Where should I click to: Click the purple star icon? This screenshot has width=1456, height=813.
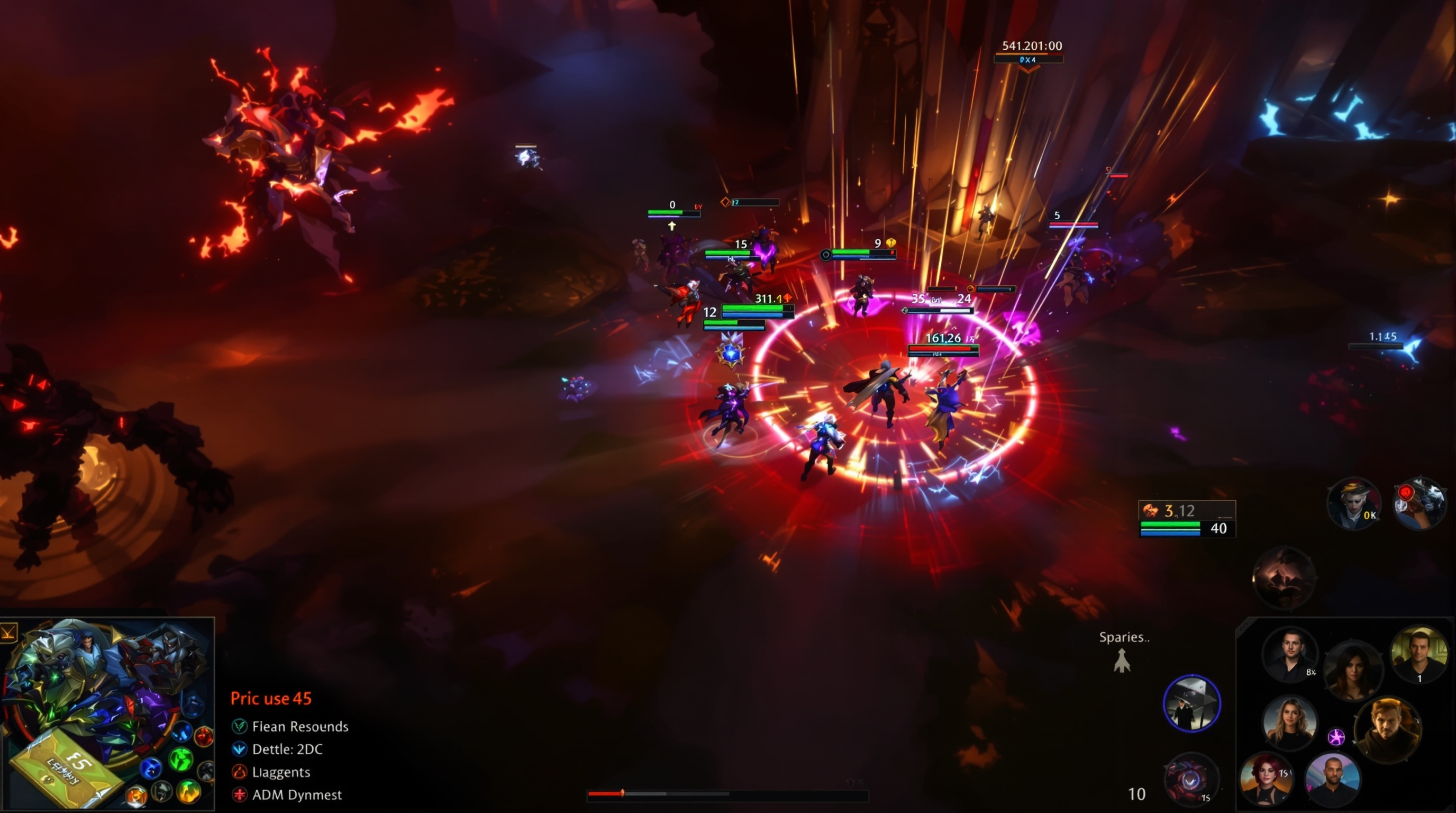pos(1336,737)
